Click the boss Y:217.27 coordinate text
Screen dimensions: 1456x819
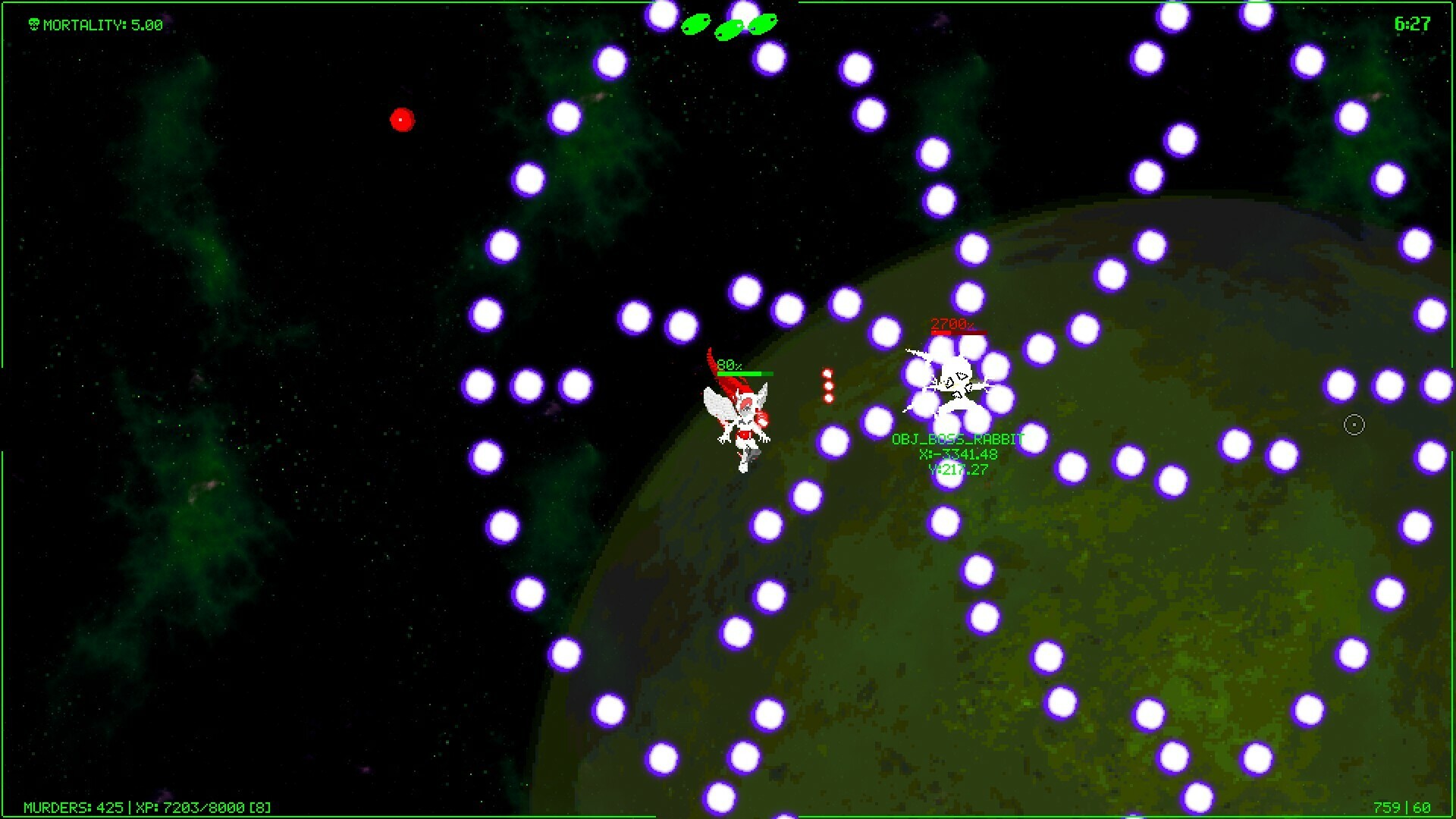pyautogui.click(x=957, y=469)
